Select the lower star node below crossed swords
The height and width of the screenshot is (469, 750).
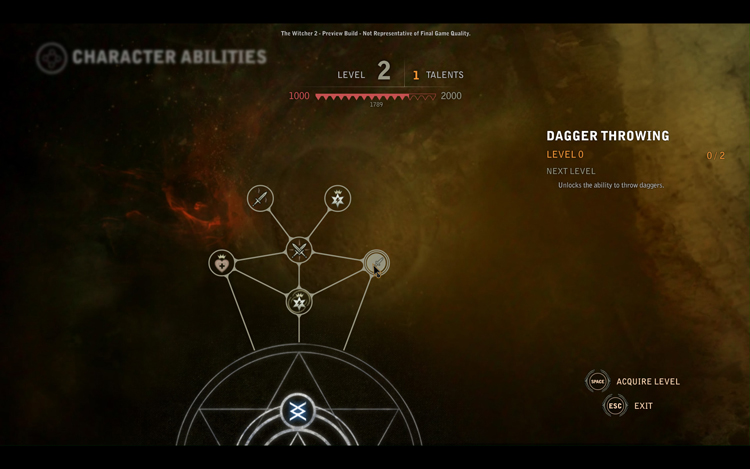pos(299,300)
